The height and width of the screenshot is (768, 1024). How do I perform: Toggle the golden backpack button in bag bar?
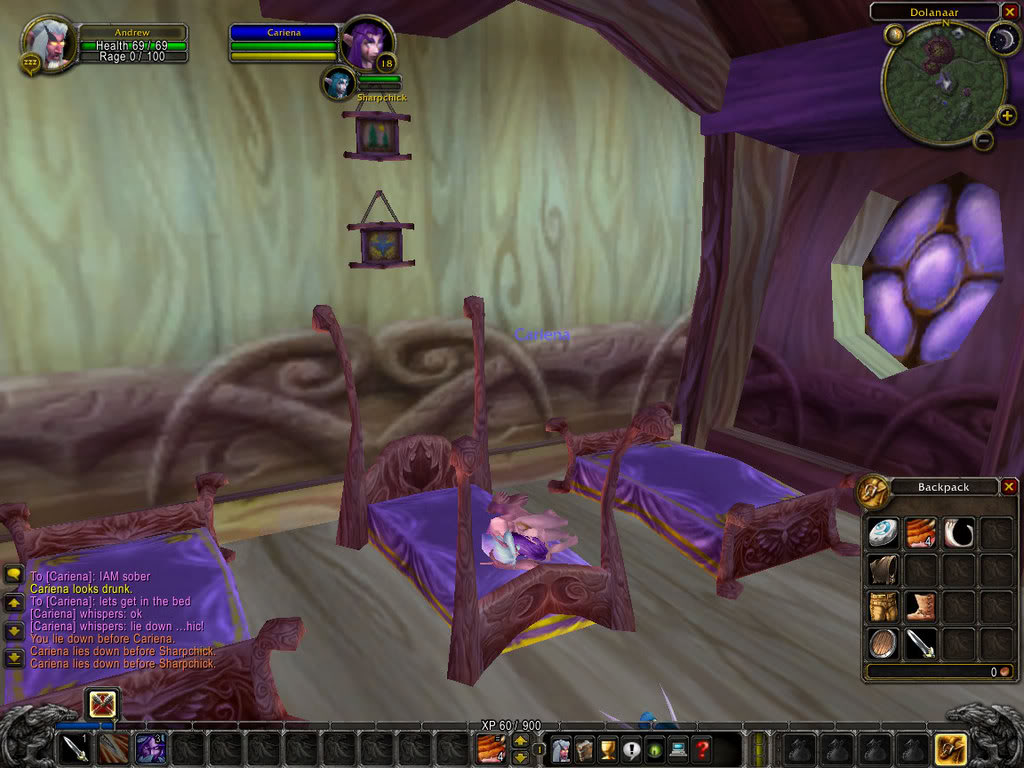tap(949, 748)
